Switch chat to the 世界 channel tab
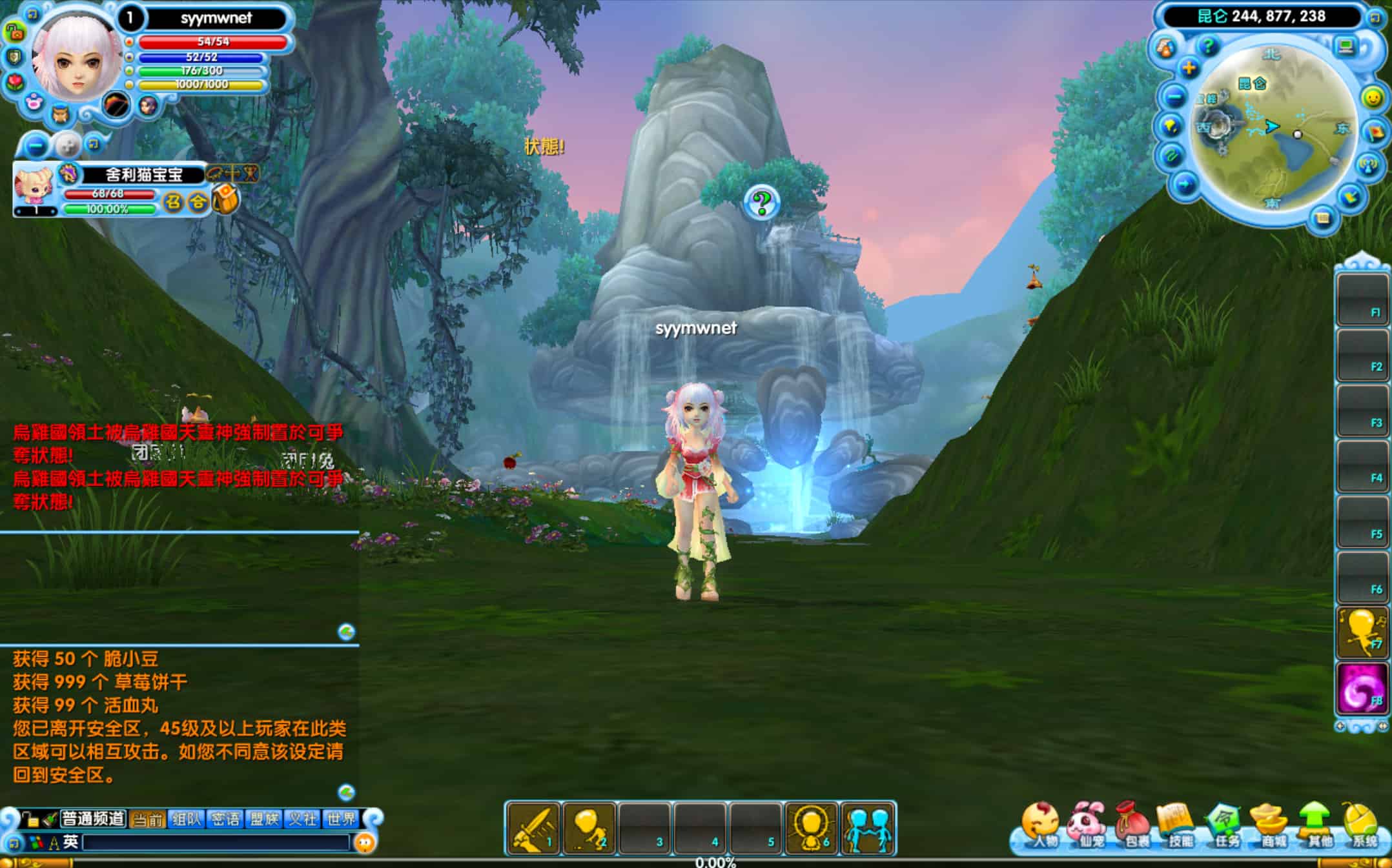 click(341, 819)
